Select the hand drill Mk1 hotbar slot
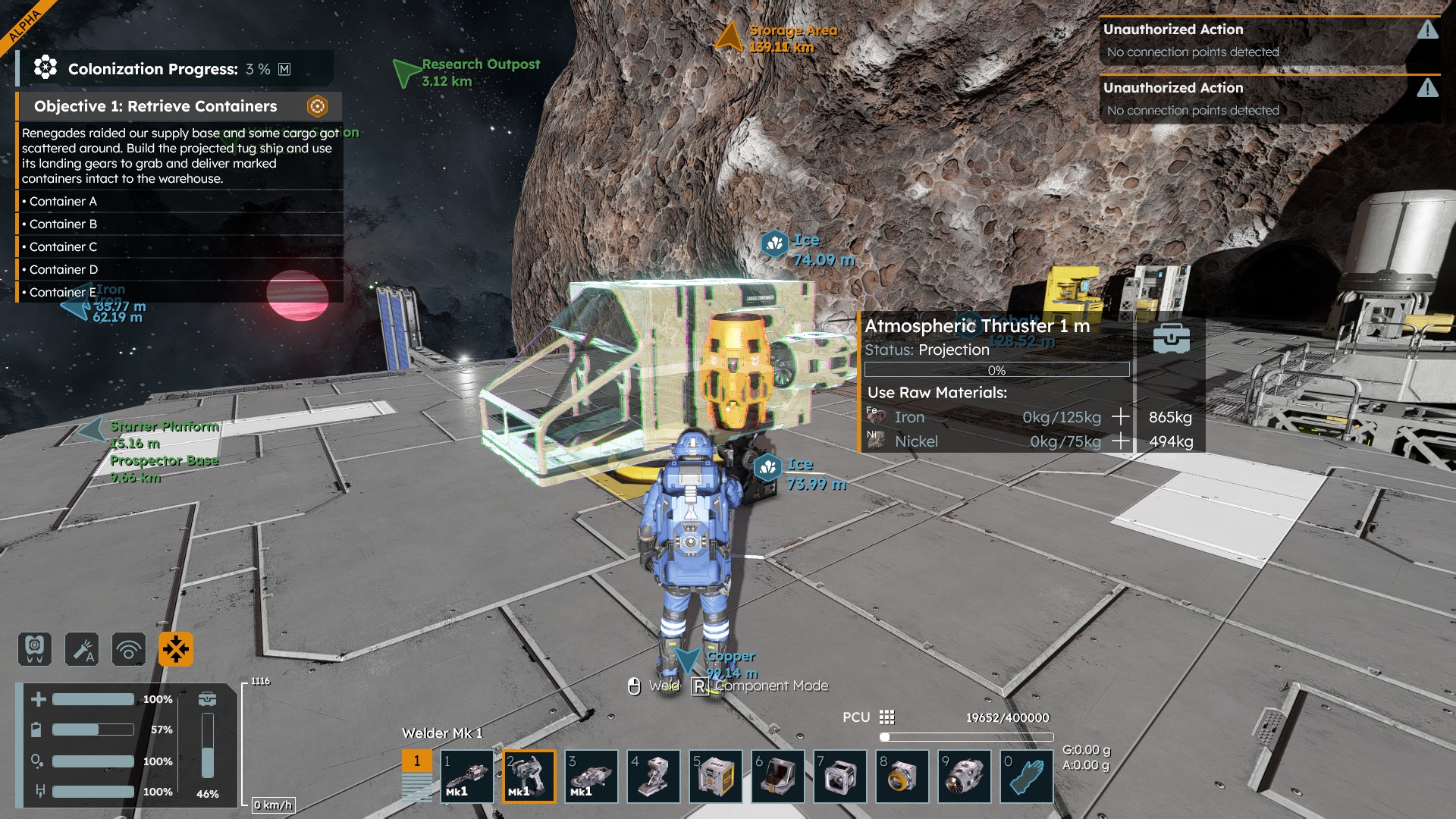This screenshot has height=819, width=1456. click(x=467, y=776)
